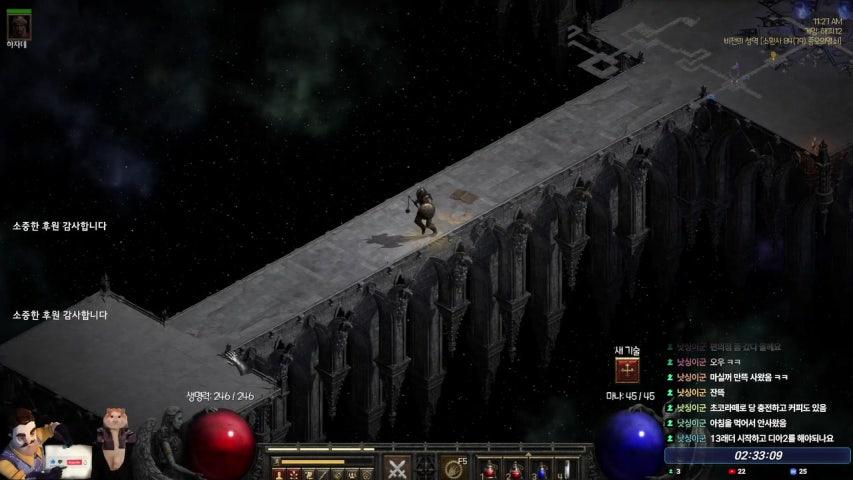The height and width of the screenshot is (480, 853).
Task: Select the crossed swords left-click attack skill
Action: 398,467
